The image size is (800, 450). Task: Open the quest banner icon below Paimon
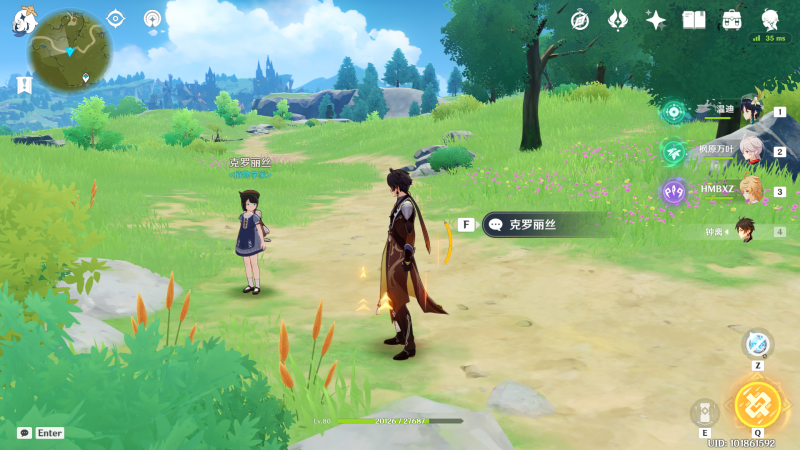pos(24,84)
